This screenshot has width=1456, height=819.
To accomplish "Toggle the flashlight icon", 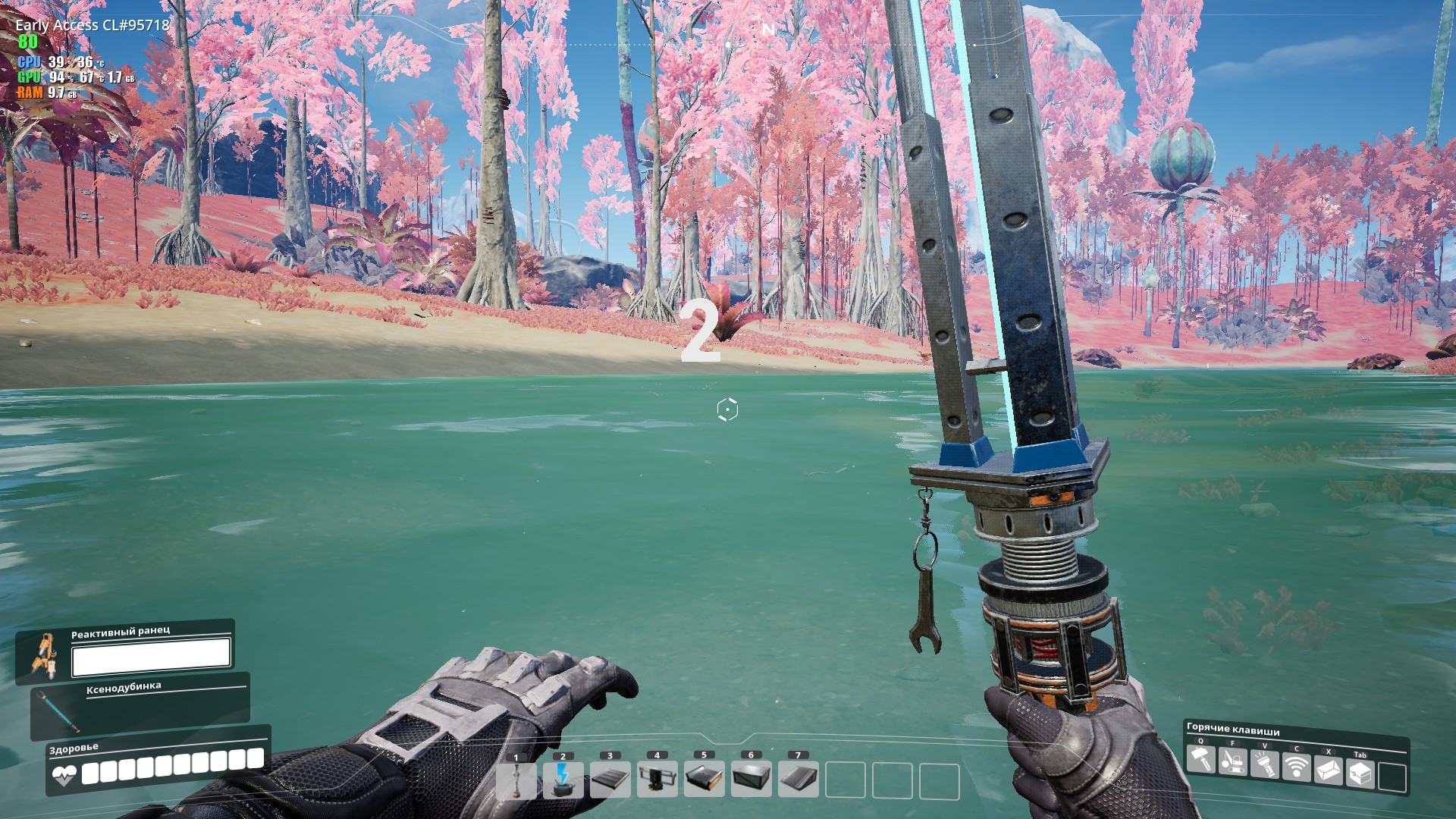I will click(x=1264, y=764).
